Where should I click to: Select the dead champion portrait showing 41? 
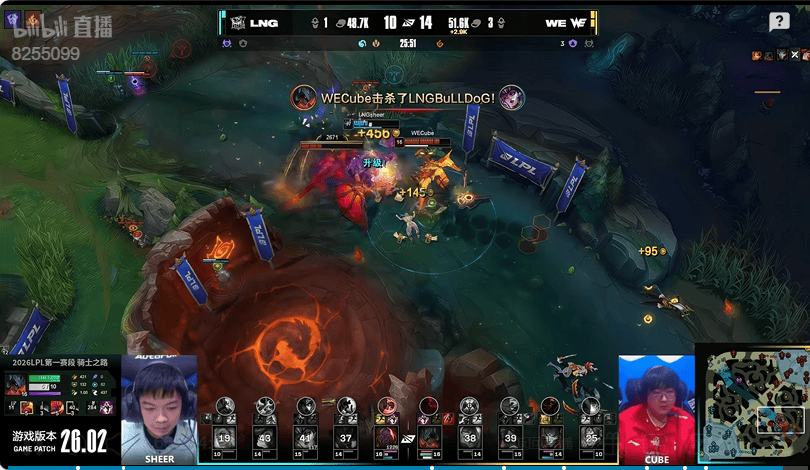(305, 437)
